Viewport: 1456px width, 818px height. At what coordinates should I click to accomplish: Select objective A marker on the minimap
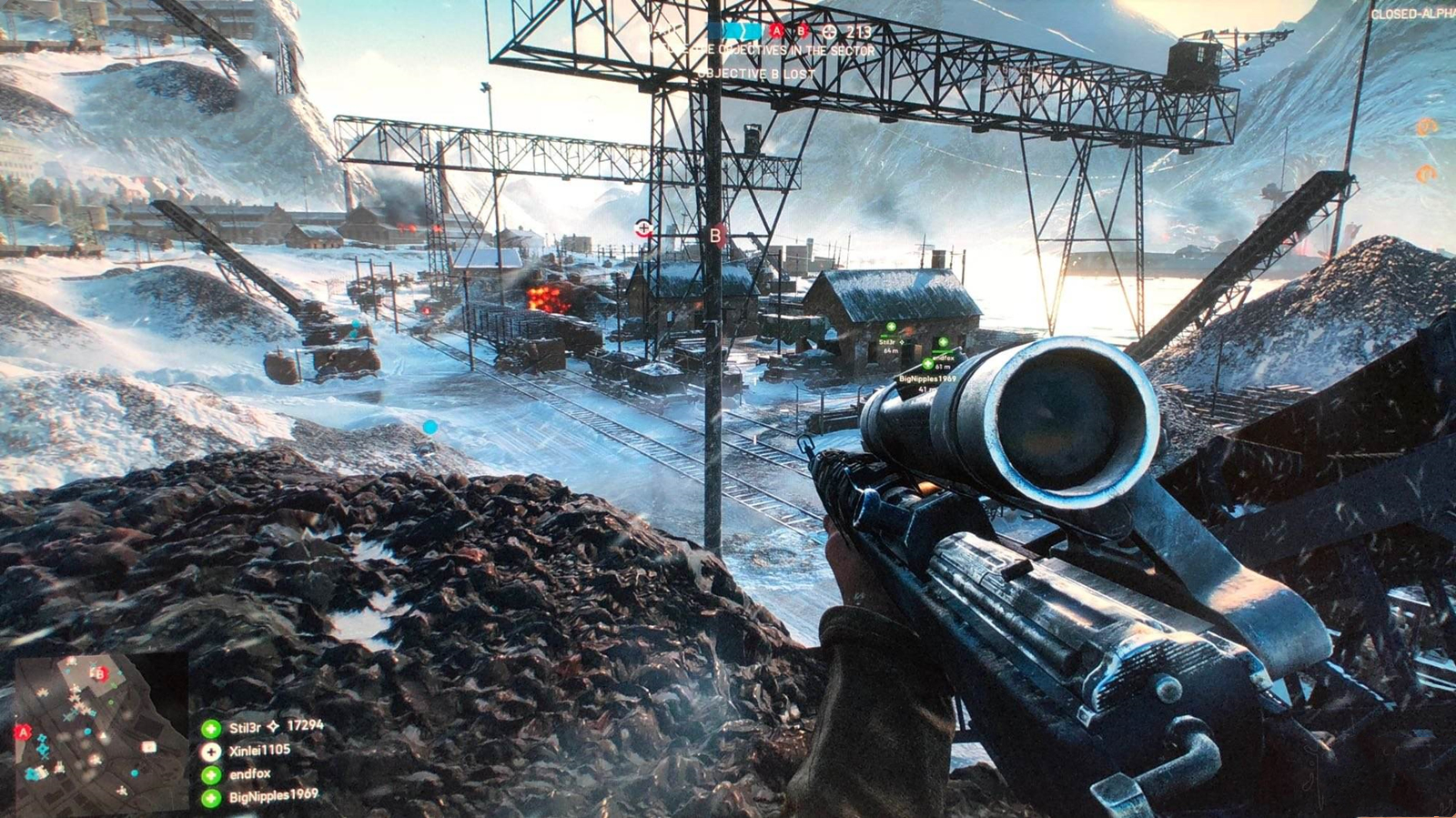(24, 732)
